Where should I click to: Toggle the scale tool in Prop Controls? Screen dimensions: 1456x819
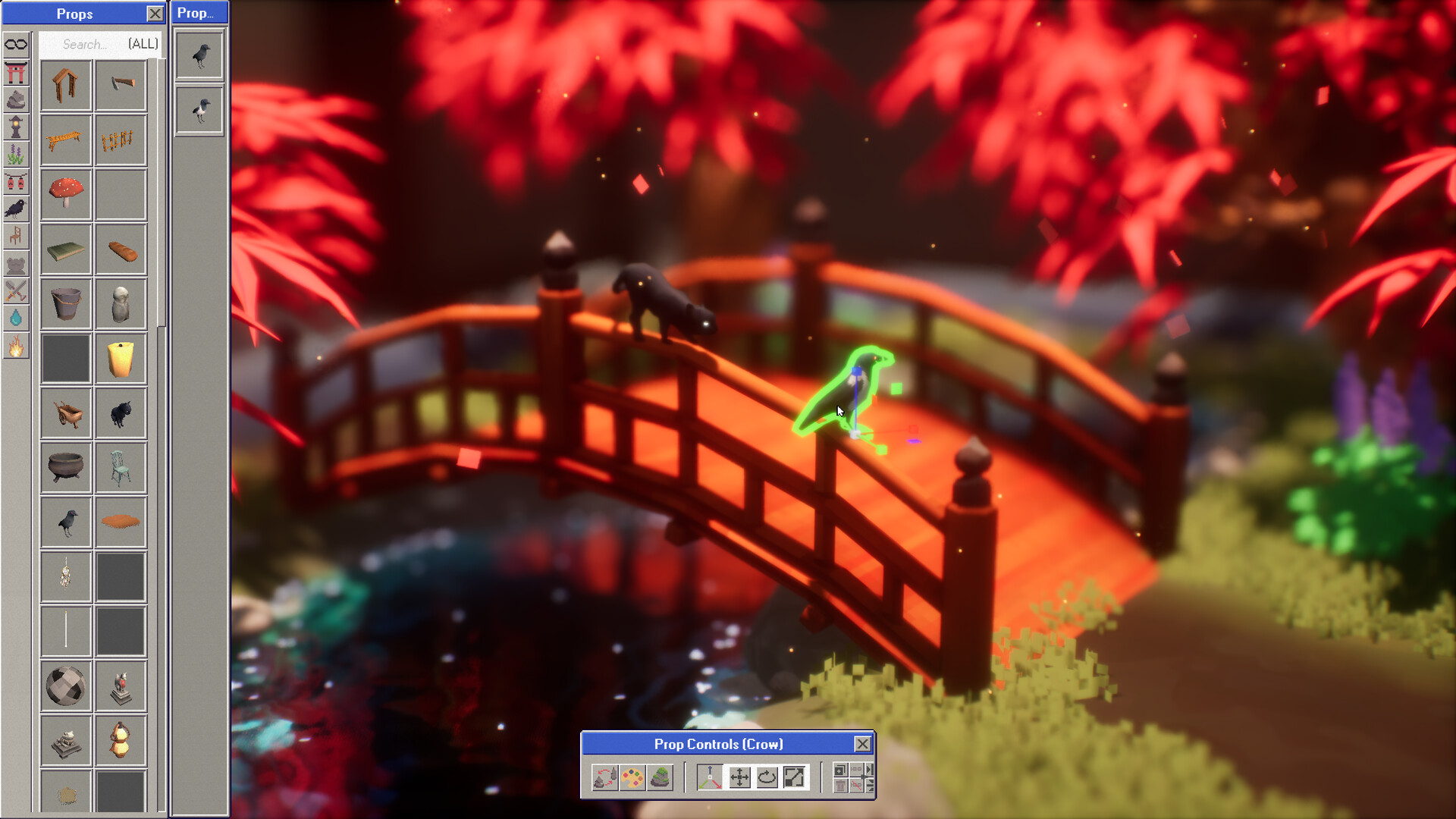(x=795, y=777)
